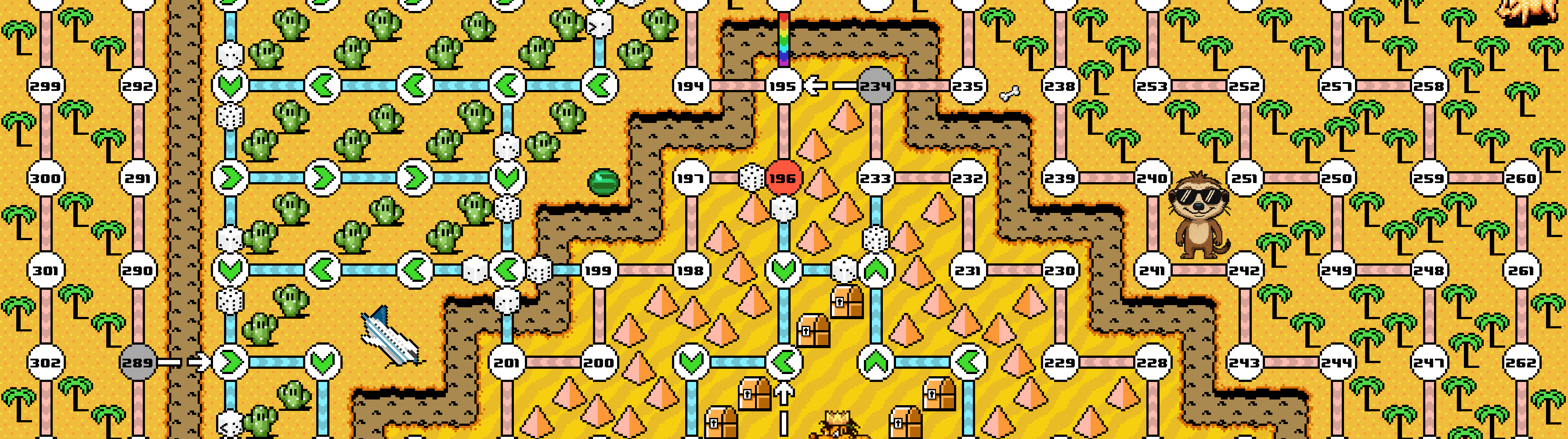The width and height of the screenshot is (1568, 439).
Task: Select level node 238
Action: [x=1060, y=86]
